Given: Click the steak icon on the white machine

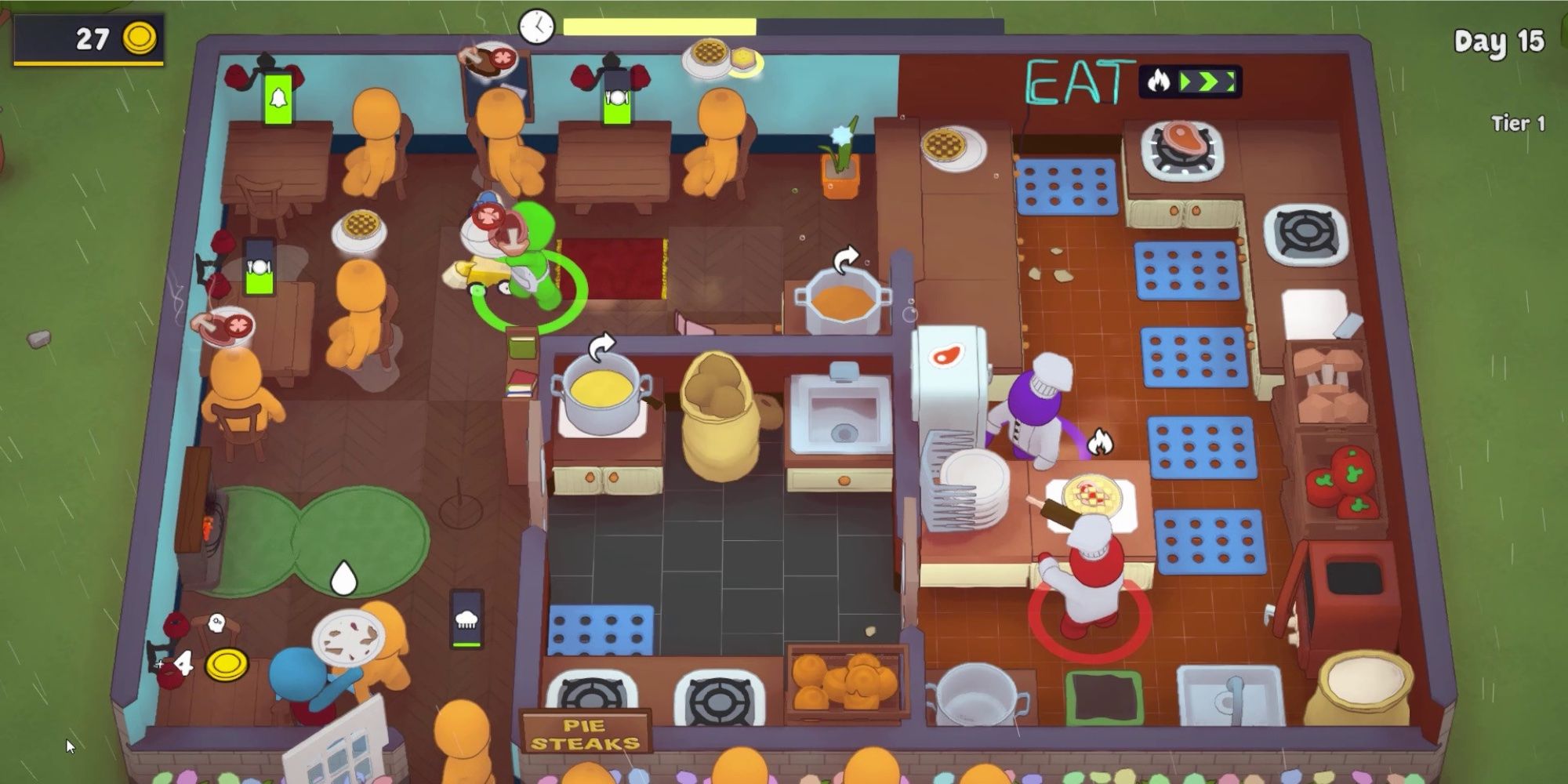Looking at the screenshot, I should 947,354.
